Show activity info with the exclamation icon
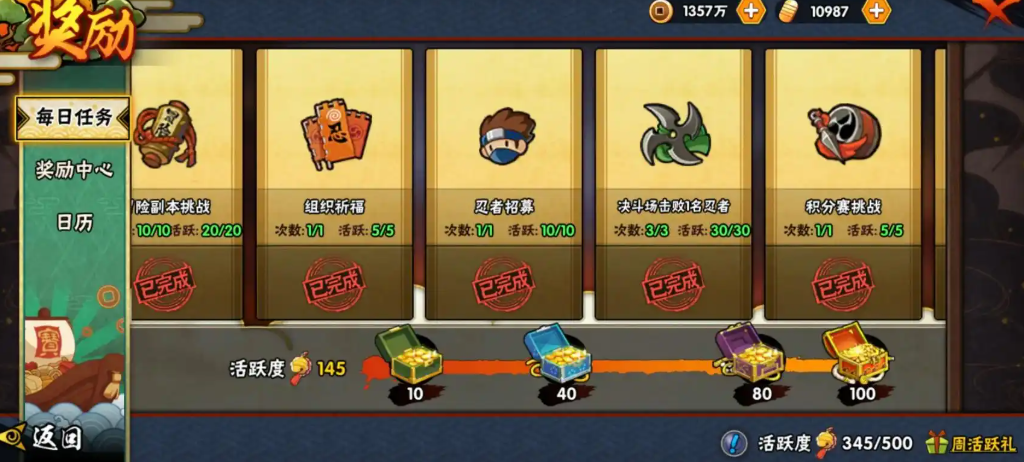This screenshot has height=462, width=1024. pyautogui.click(x=733, y=443)
